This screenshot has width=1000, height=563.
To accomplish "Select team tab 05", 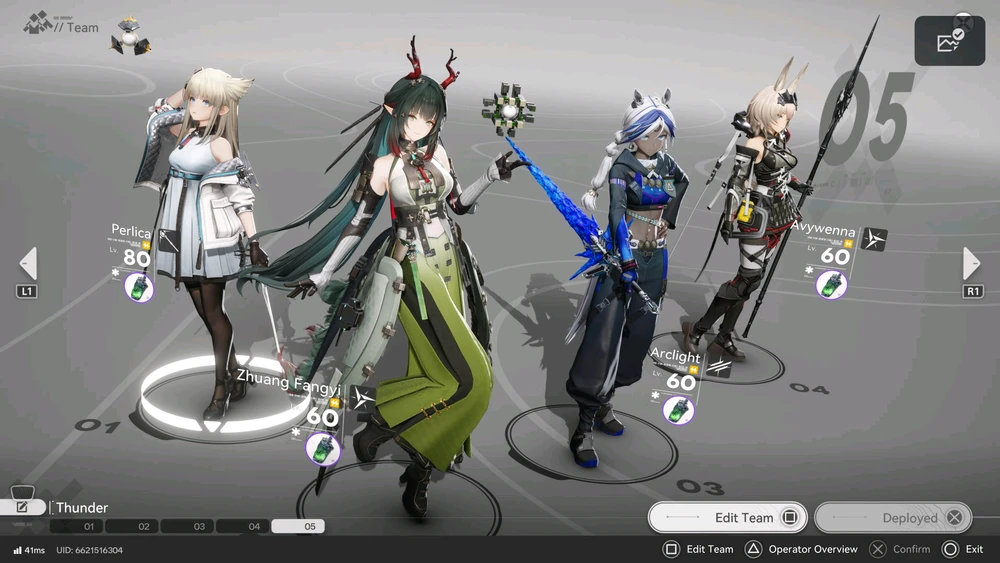I will pos(309,526).
